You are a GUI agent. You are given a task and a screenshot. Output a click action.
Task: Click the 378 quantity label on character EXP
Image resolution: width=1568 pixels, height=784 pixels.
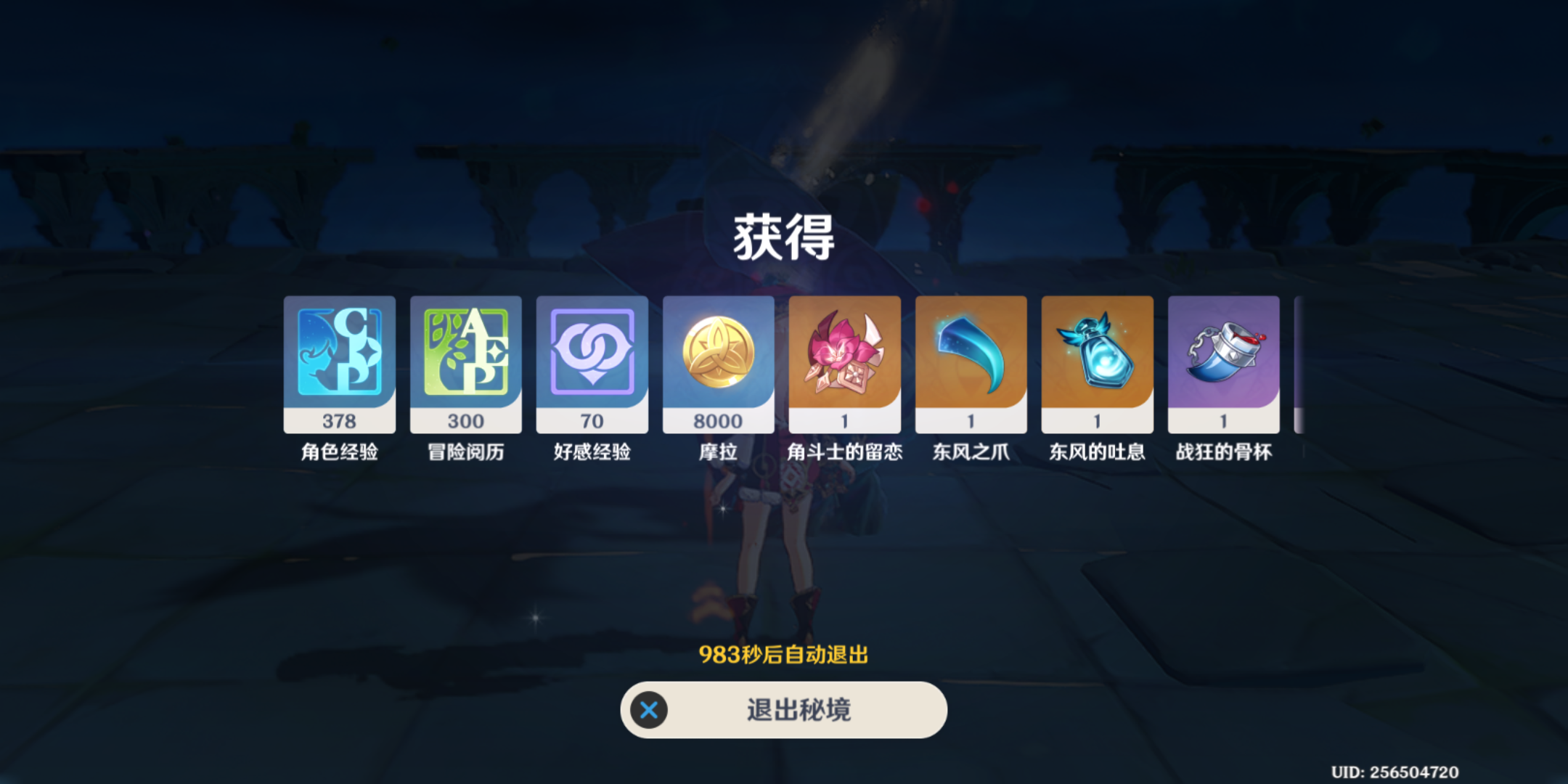click(x=339, y=420)
